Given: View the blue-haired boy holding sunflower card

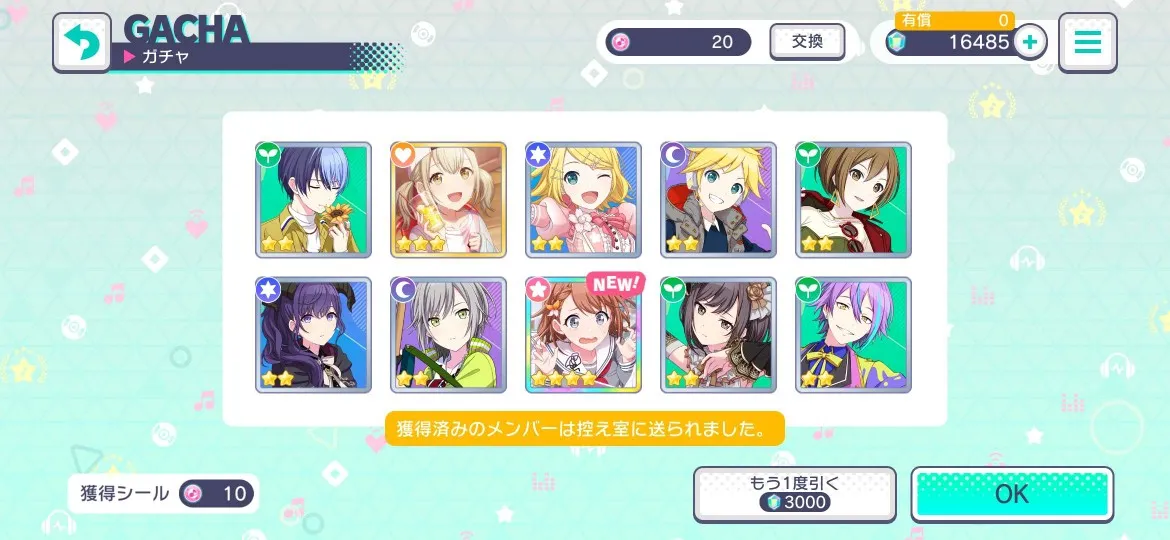Looking at the screenshot, I should (313, 200).
